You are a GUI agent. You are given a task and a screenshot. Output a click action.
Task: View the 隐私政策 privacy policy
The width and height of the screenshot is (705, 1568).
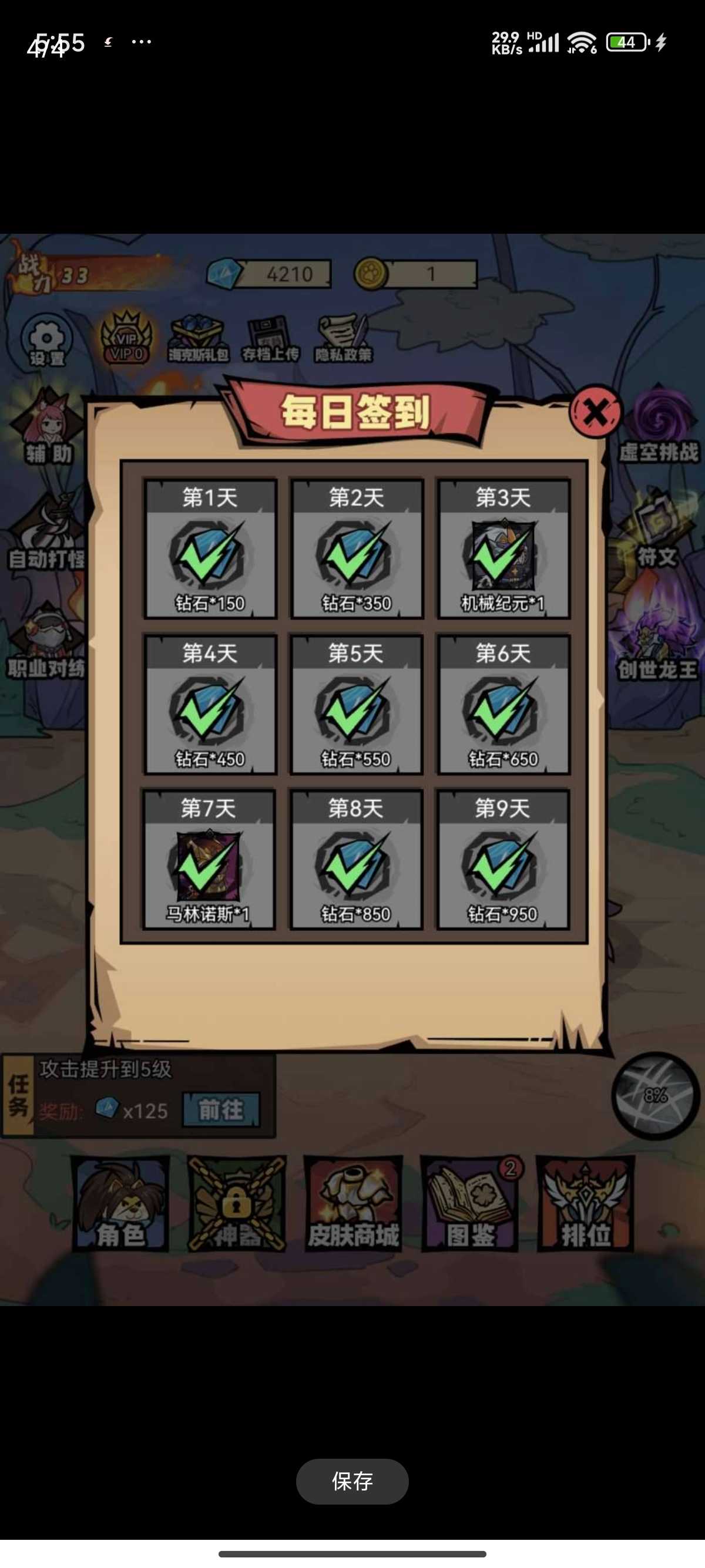[x=343, y=339]
